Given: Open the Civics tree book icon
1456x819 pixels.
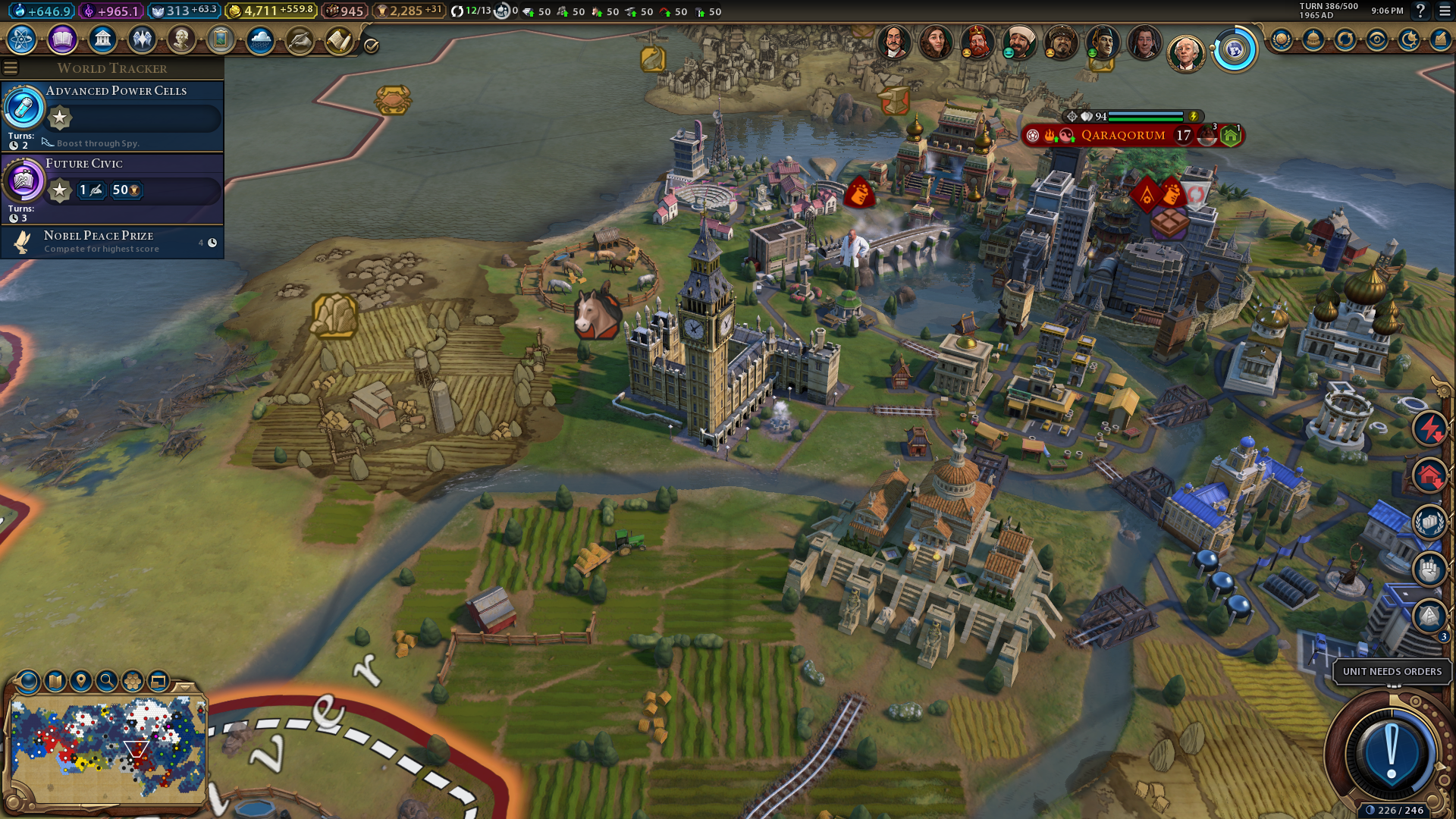Looking at the screenshot, I should 62,39.
